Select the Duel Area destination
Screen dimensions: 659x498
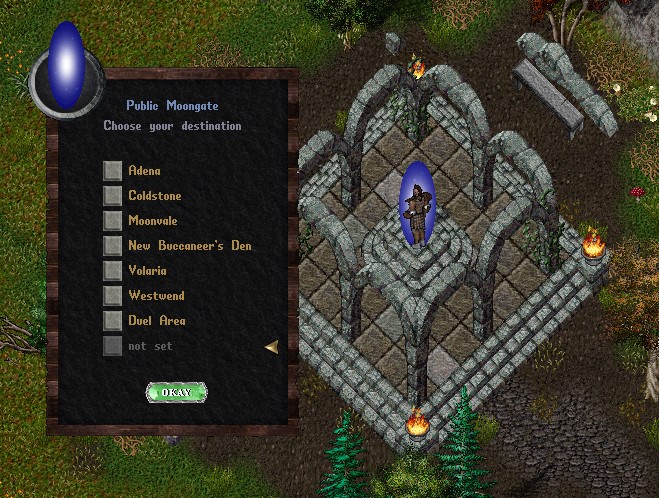tap(113, 321)
